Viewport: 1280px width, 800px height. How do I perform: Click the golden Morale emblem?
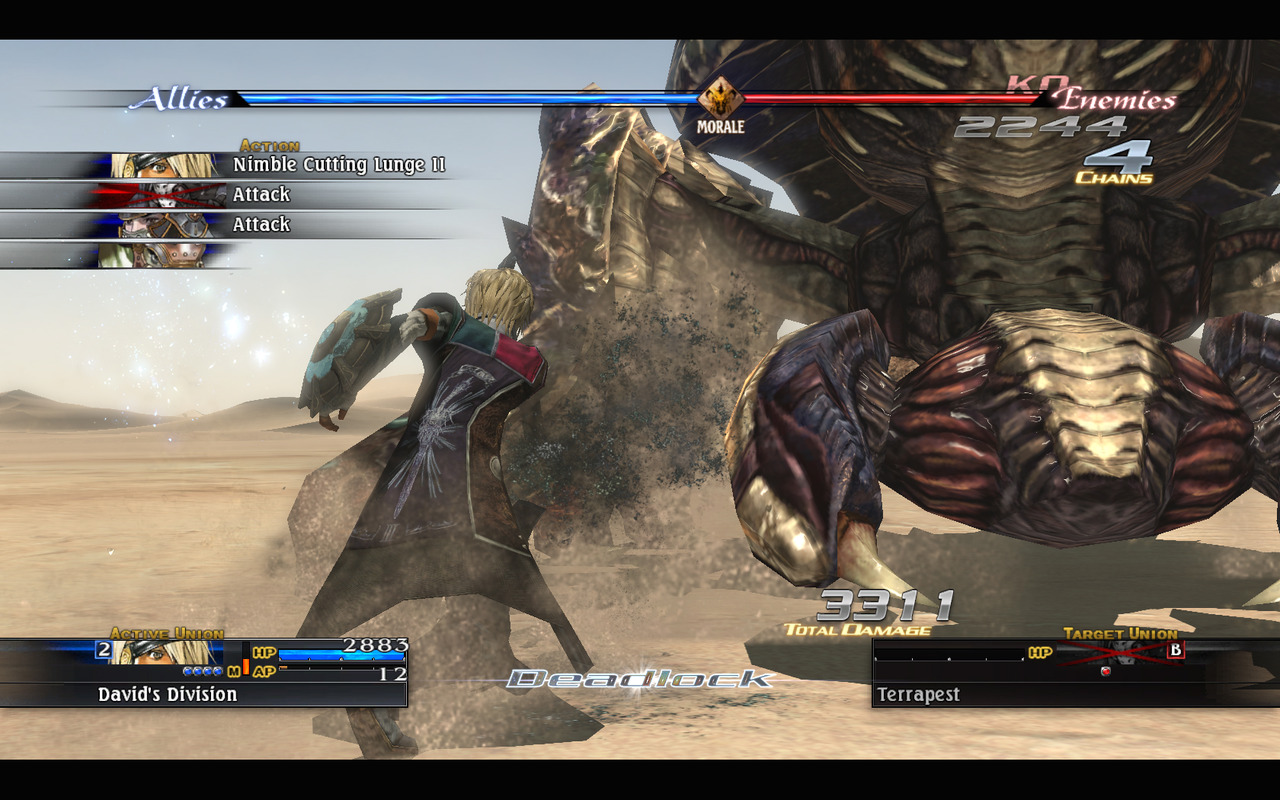click(x=720, y=99)
